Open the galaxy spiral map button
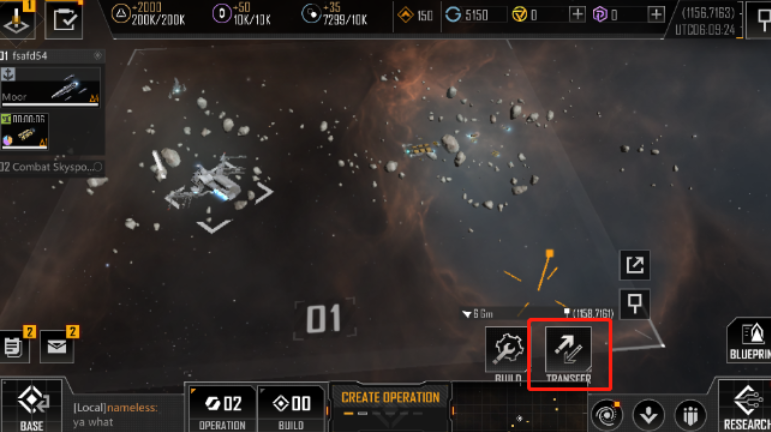The image size is (771, 432). 605,413
